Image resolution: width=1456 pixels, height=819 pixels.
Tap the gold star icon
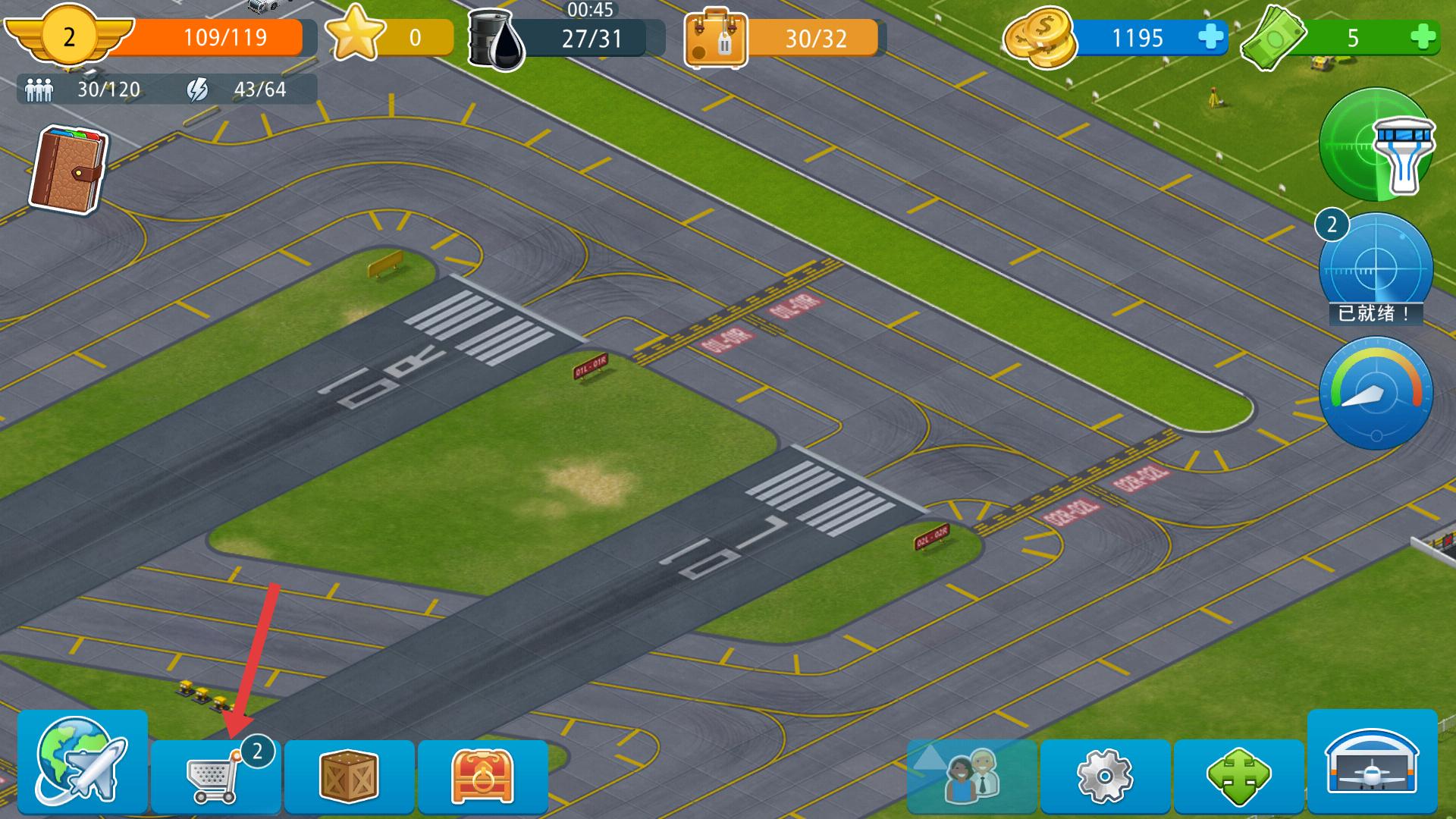(x=355, y=34)
